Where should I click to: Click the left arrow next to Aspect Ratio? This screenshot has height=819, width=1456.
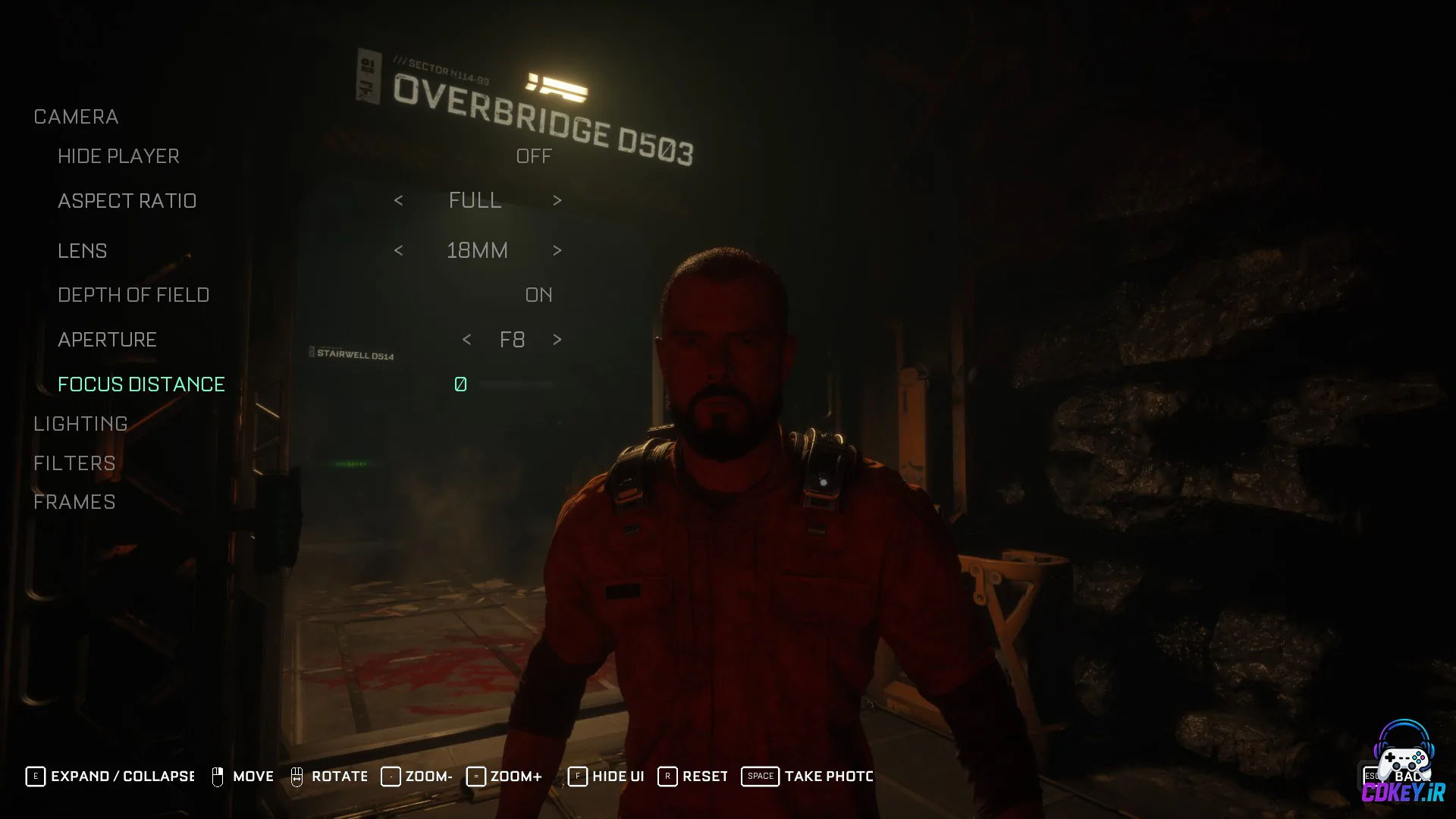click(x=399, y=200)
